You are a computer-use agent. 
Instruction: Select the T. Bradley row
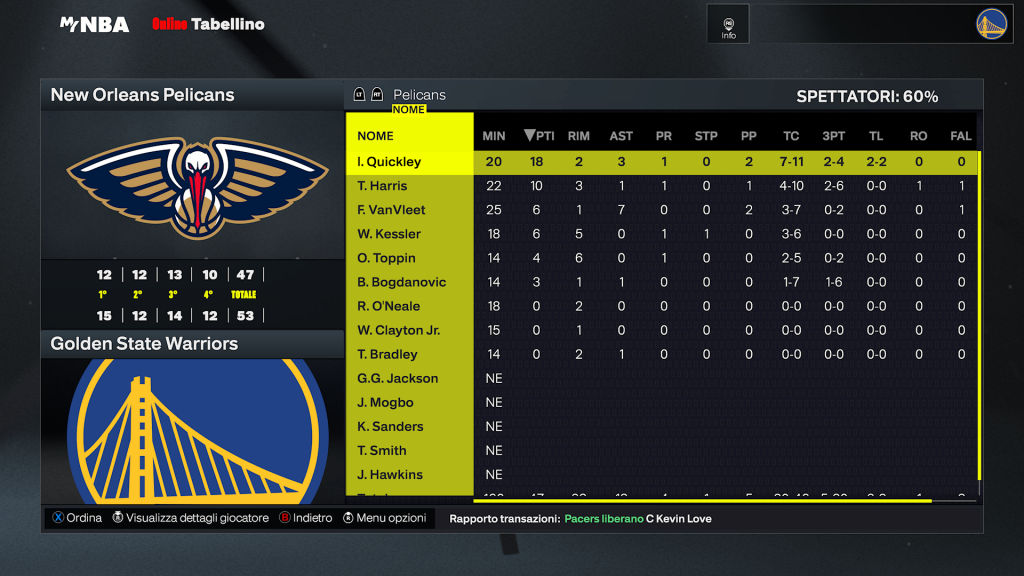[387, 354]
